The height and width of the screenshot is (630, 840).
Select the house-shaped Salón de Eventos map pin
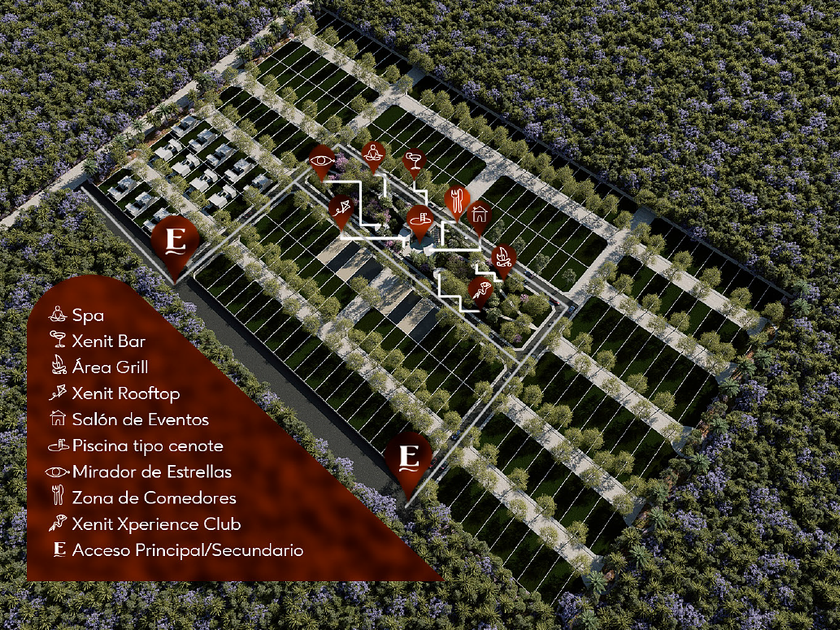point(480,213)
